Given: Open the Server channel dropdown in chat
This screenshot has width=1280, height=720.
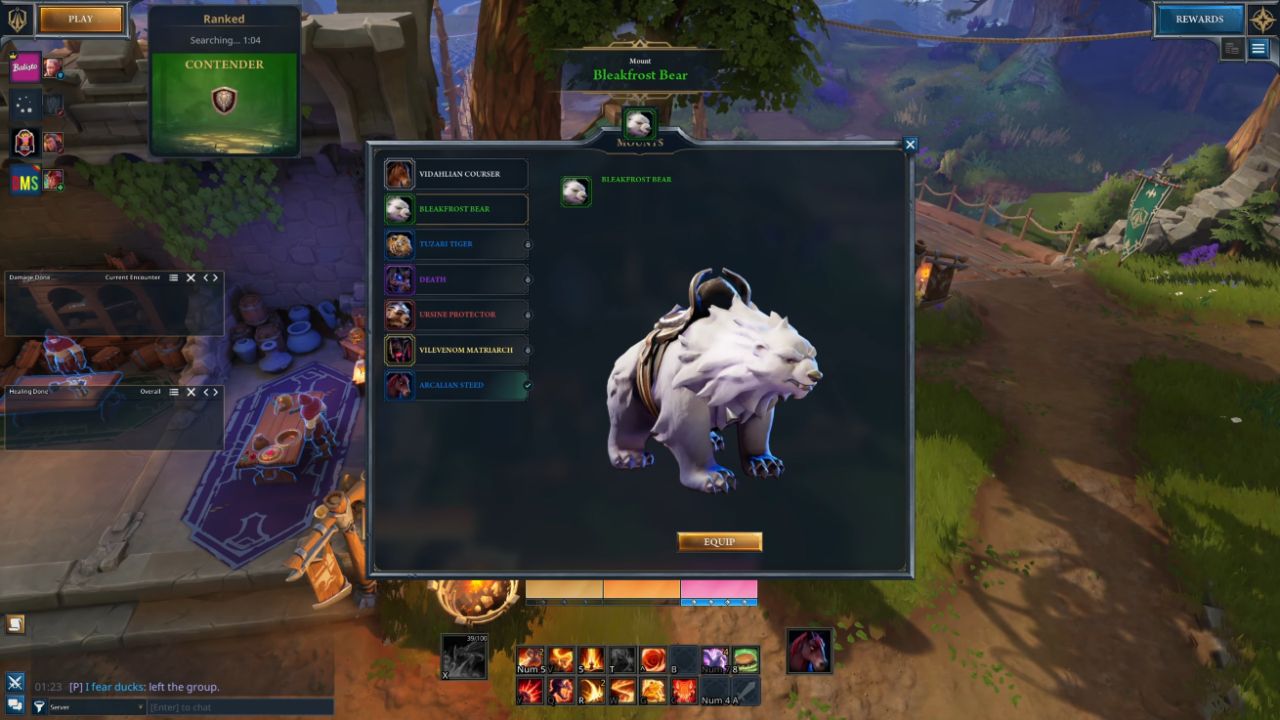Looking at the screenshot, I should pyautogui.click(x=95, y=706).
